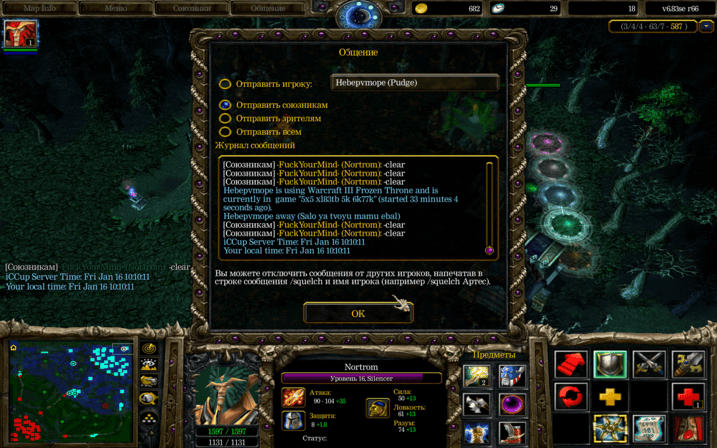This screenshot has height=448, width=717.
Task: Open the Союзники allies menu
Action: pos(192,8)
